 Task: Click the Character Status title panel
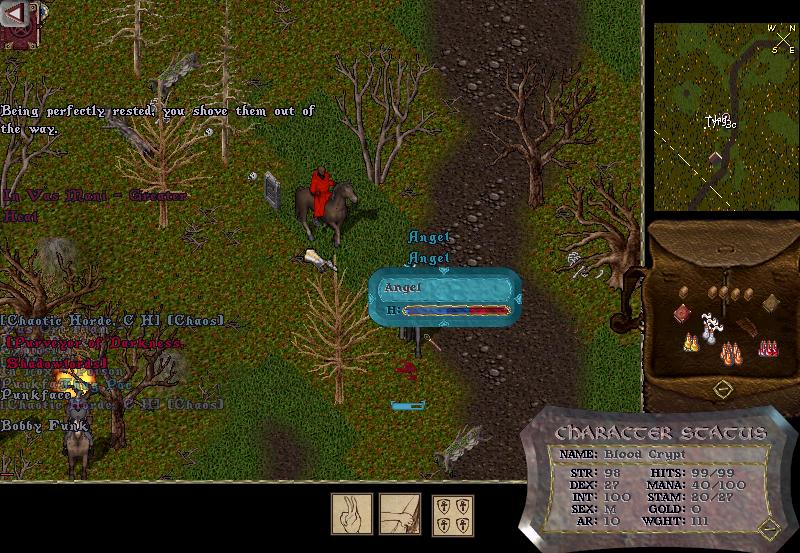pos(660,433)
